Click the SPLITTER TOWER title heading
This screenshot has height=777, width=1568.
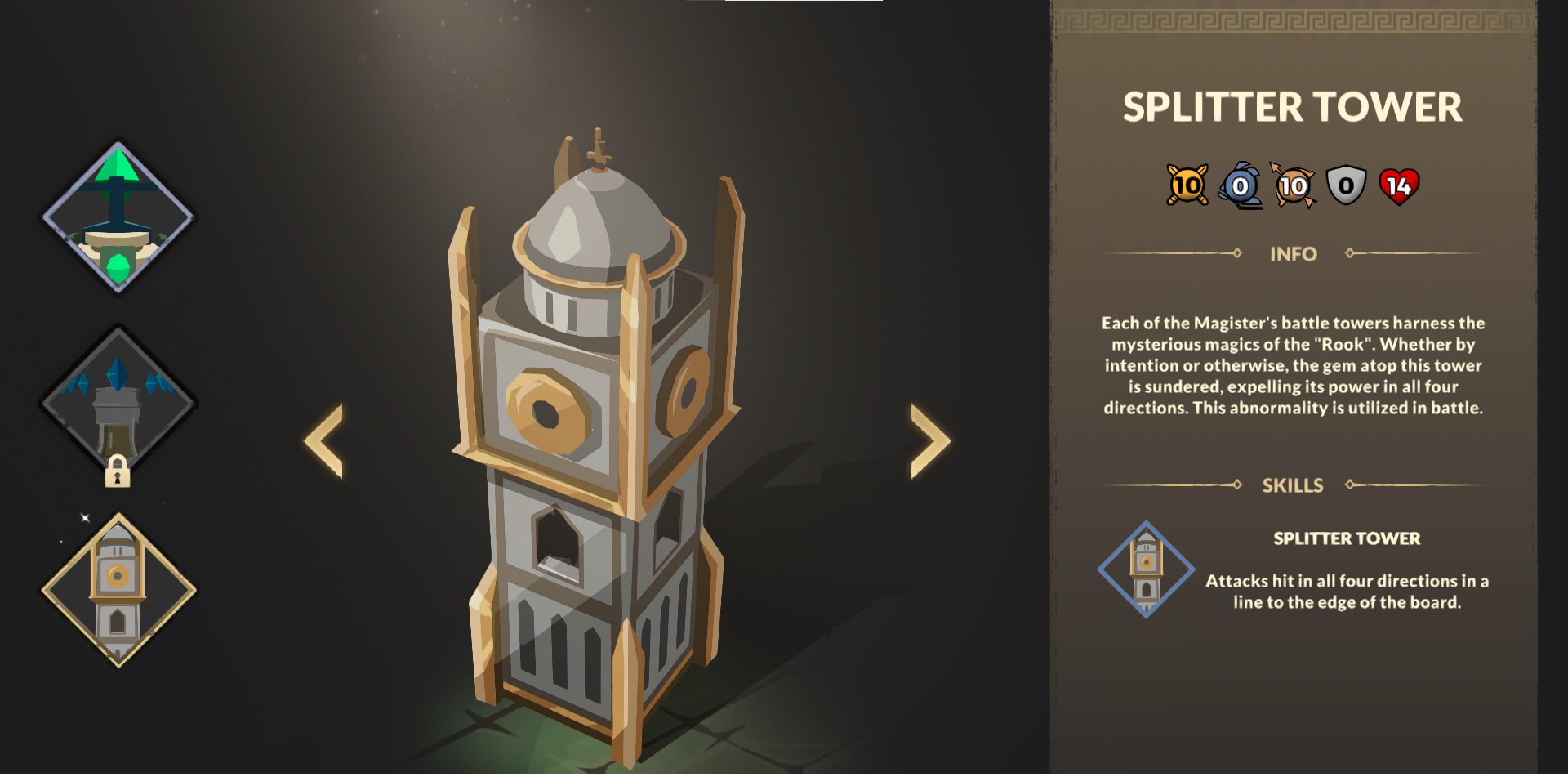point(1290,106)
